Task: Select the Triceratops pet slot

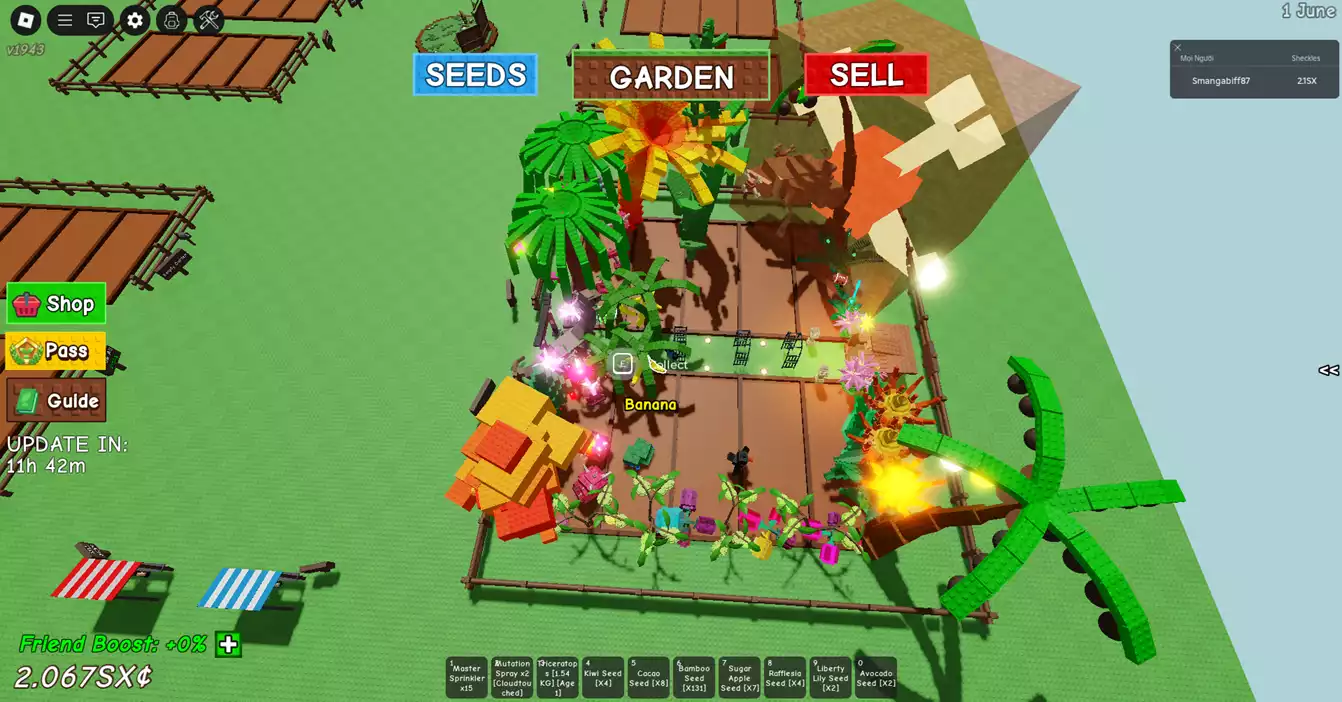Action: [x=557, y=677]
